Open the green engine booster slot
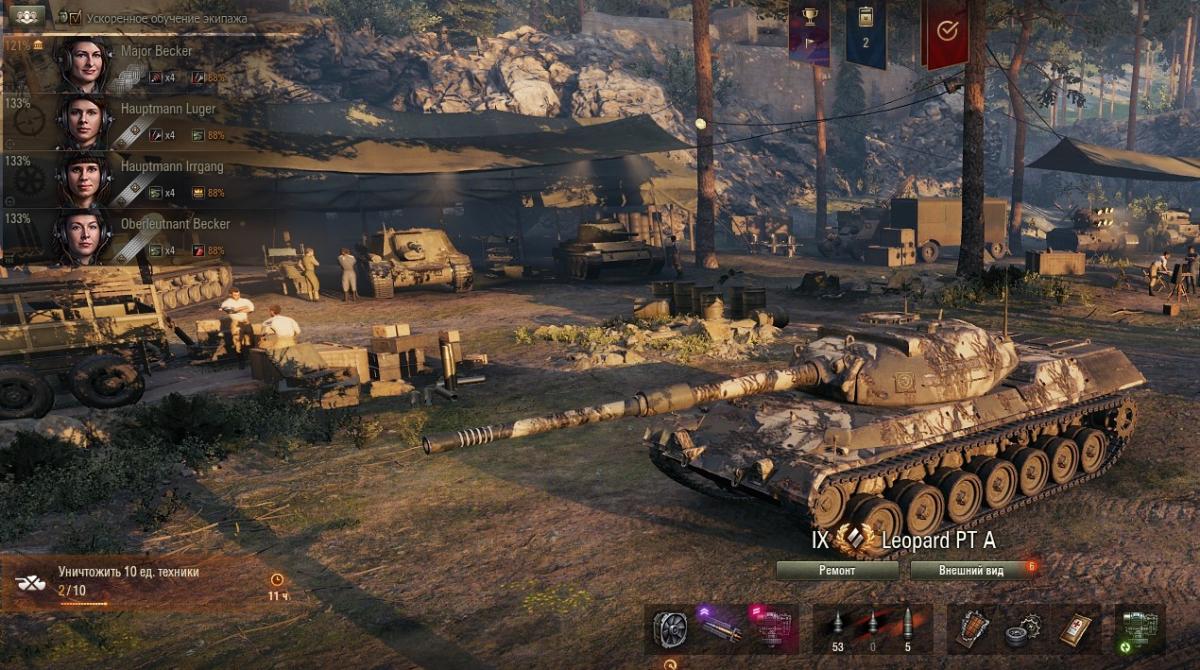Viewport: 1200px width, 670px height. point(1139,628)
